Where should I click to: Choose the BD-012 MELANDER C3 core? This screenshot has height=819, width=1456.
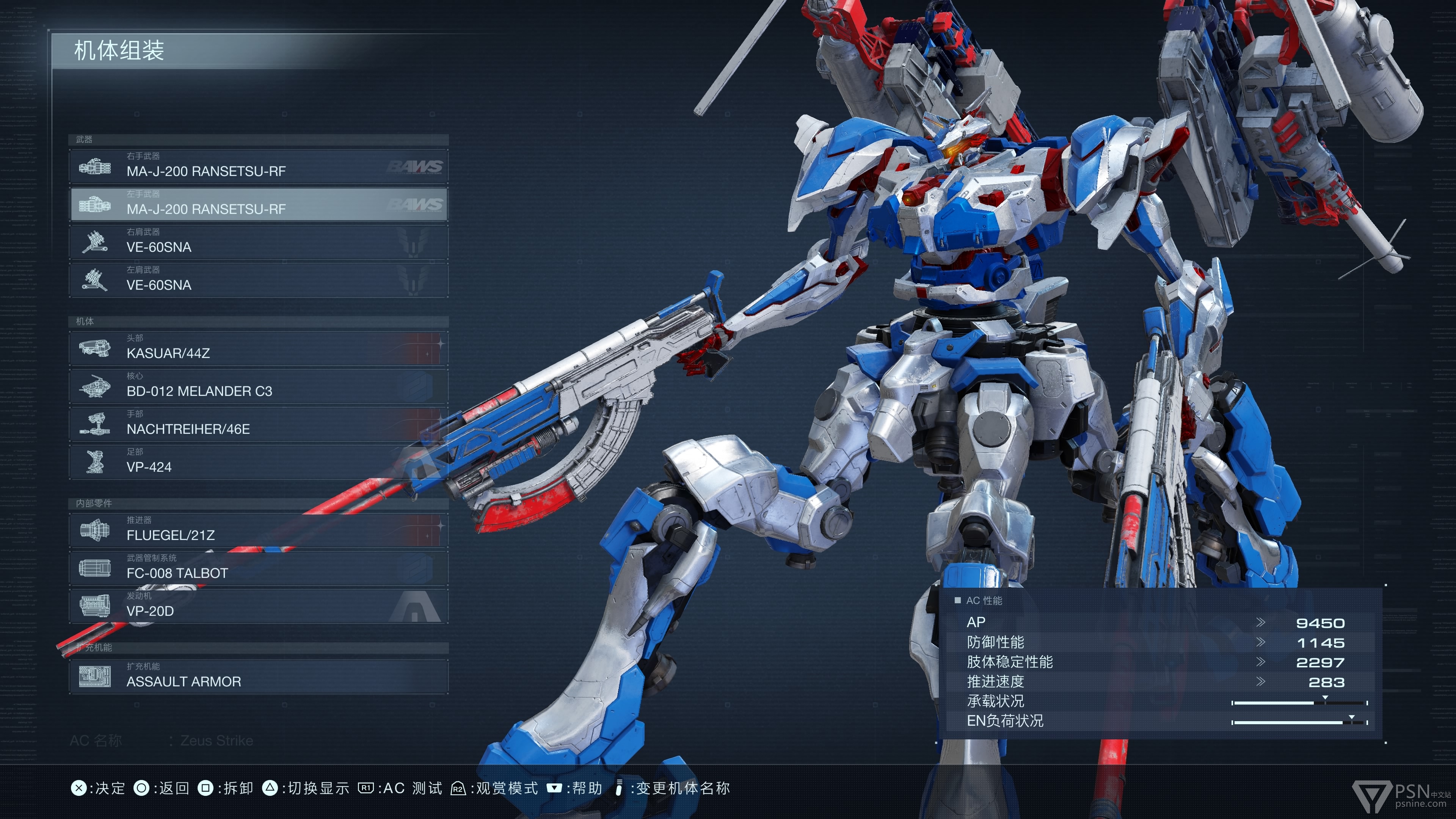tap(258, 386)
